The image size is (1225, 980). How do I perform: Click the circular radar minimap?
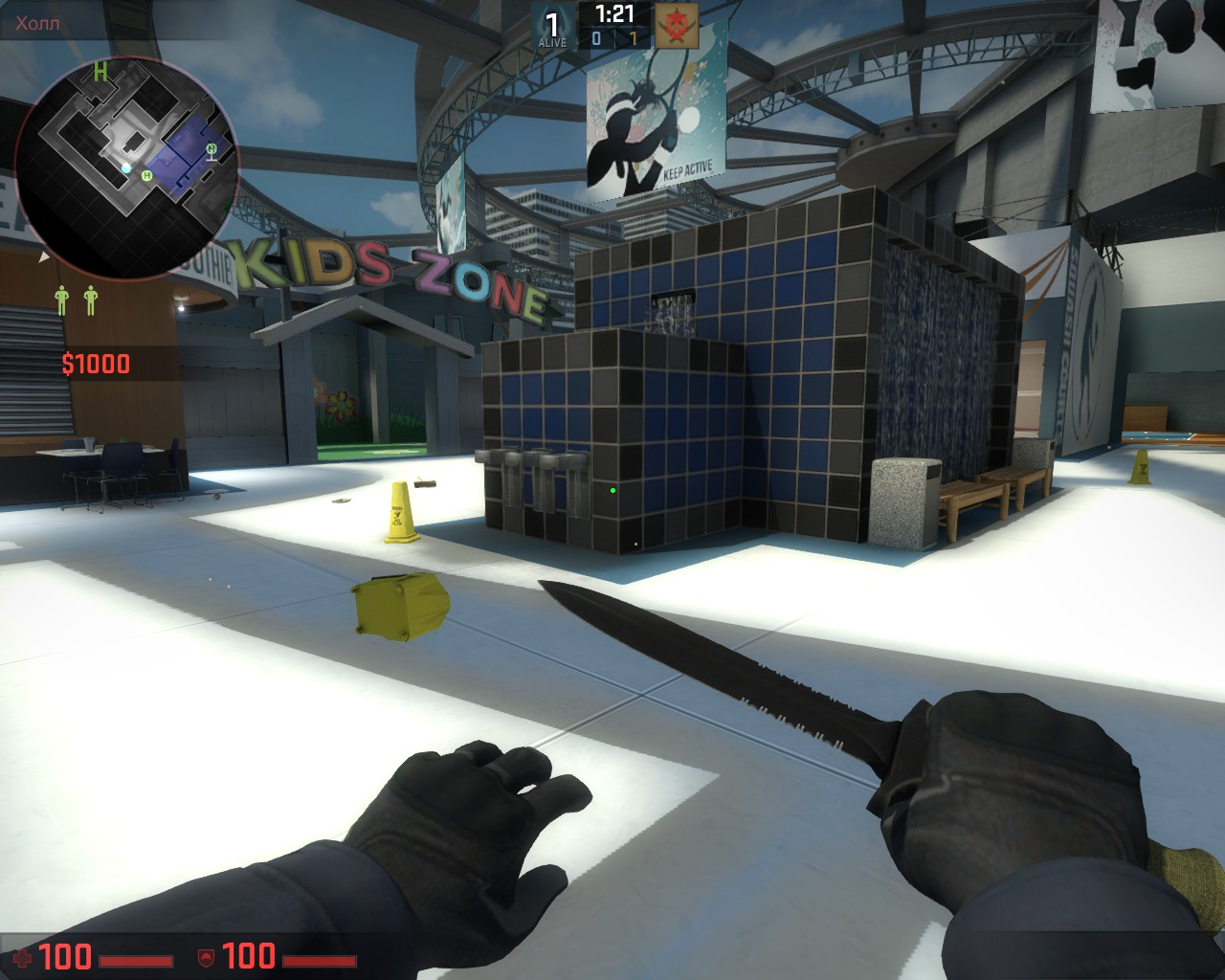click(126, 169)
